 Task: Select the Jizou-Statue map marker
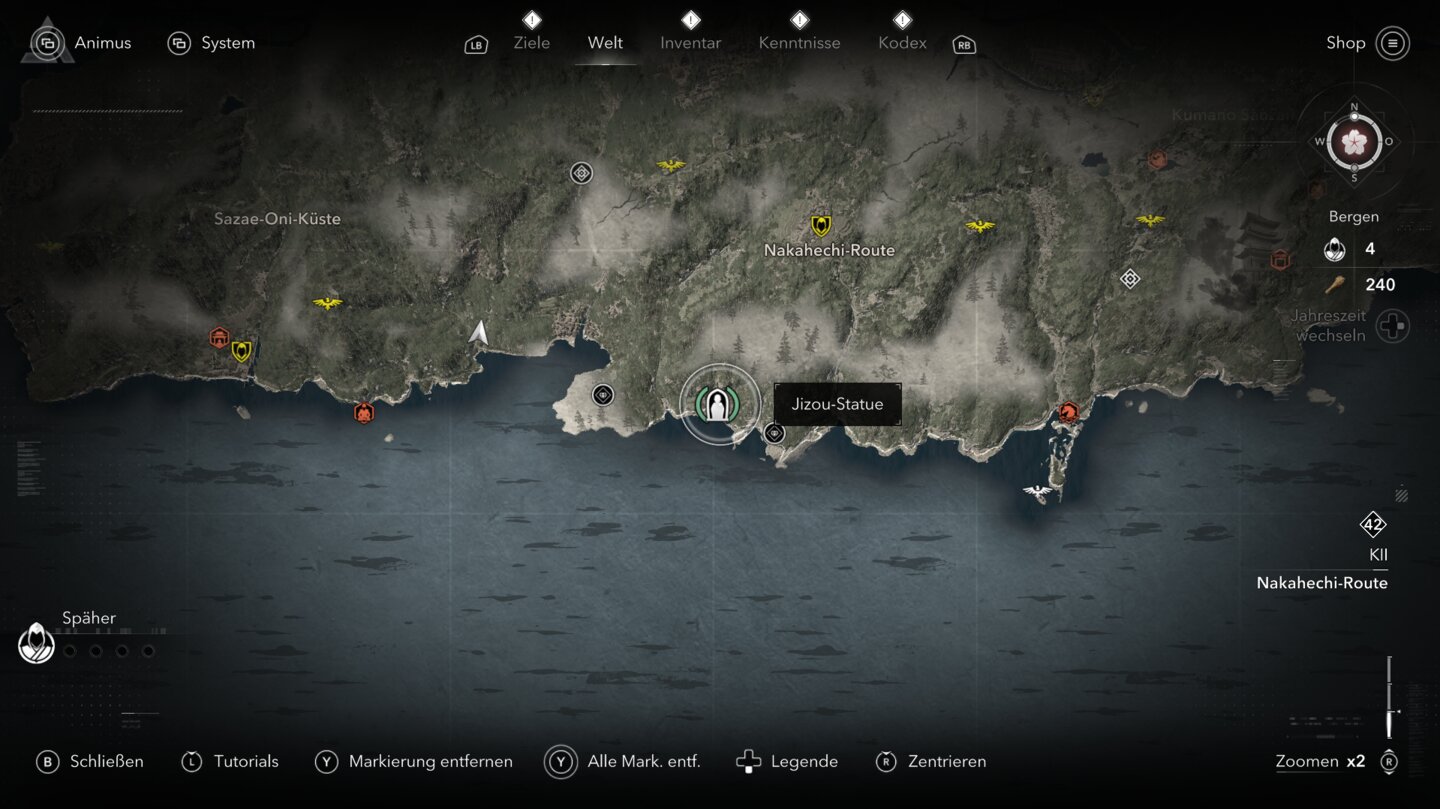click(x=717, y=405)
